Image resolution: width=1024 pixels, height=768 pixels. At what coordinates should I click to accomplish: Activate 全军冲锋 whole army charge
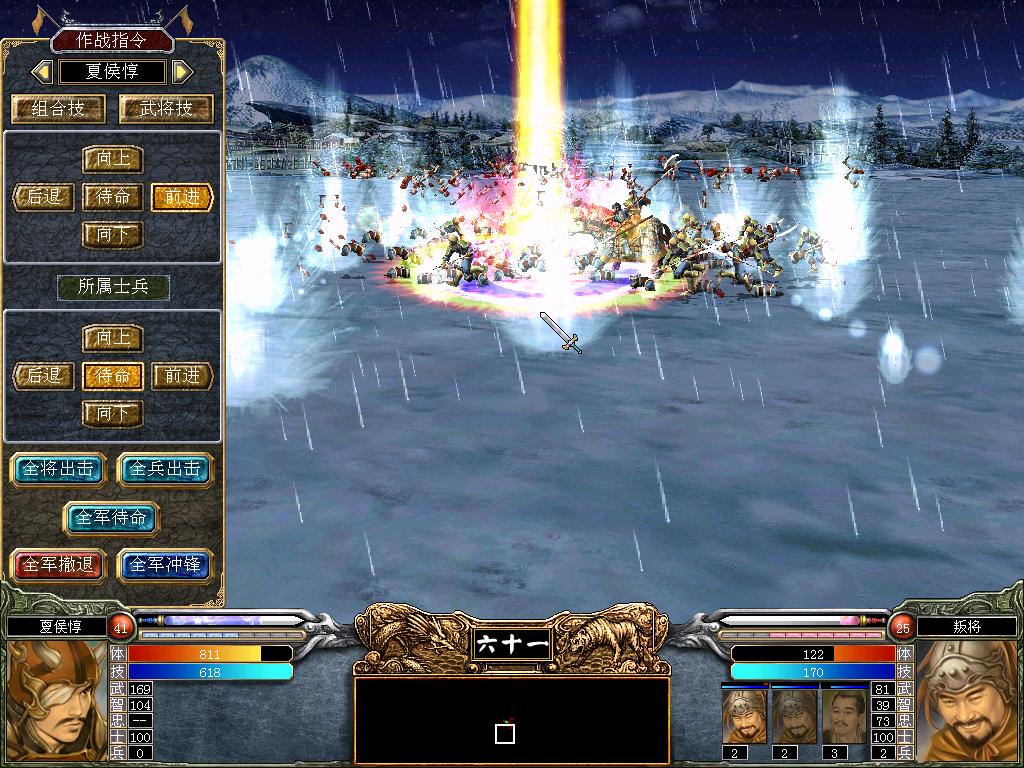(x=166, y=565)
